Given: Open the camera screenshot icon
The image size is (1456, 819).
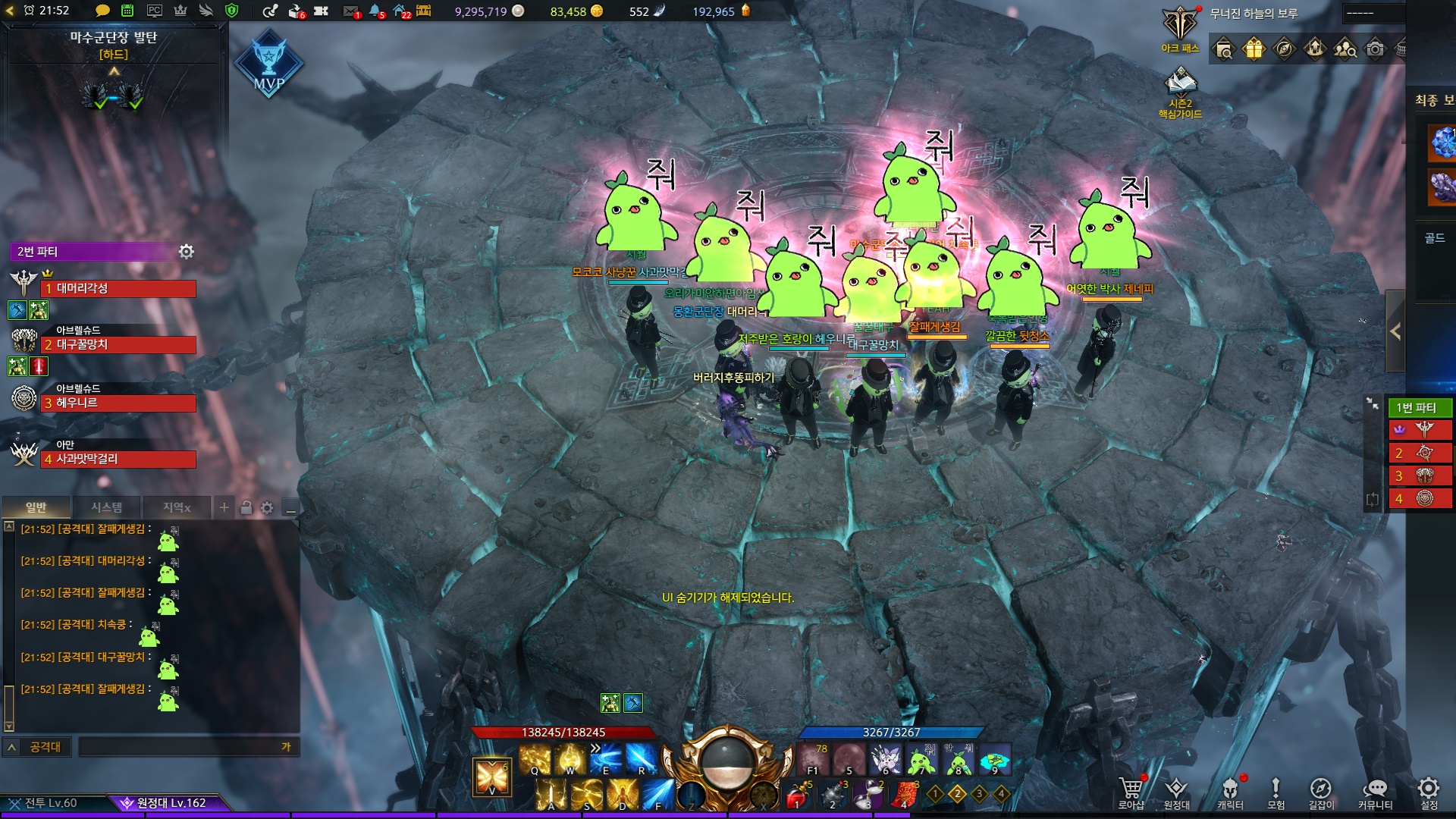Looking at the screenshot, I should [x=1375, y=49].
